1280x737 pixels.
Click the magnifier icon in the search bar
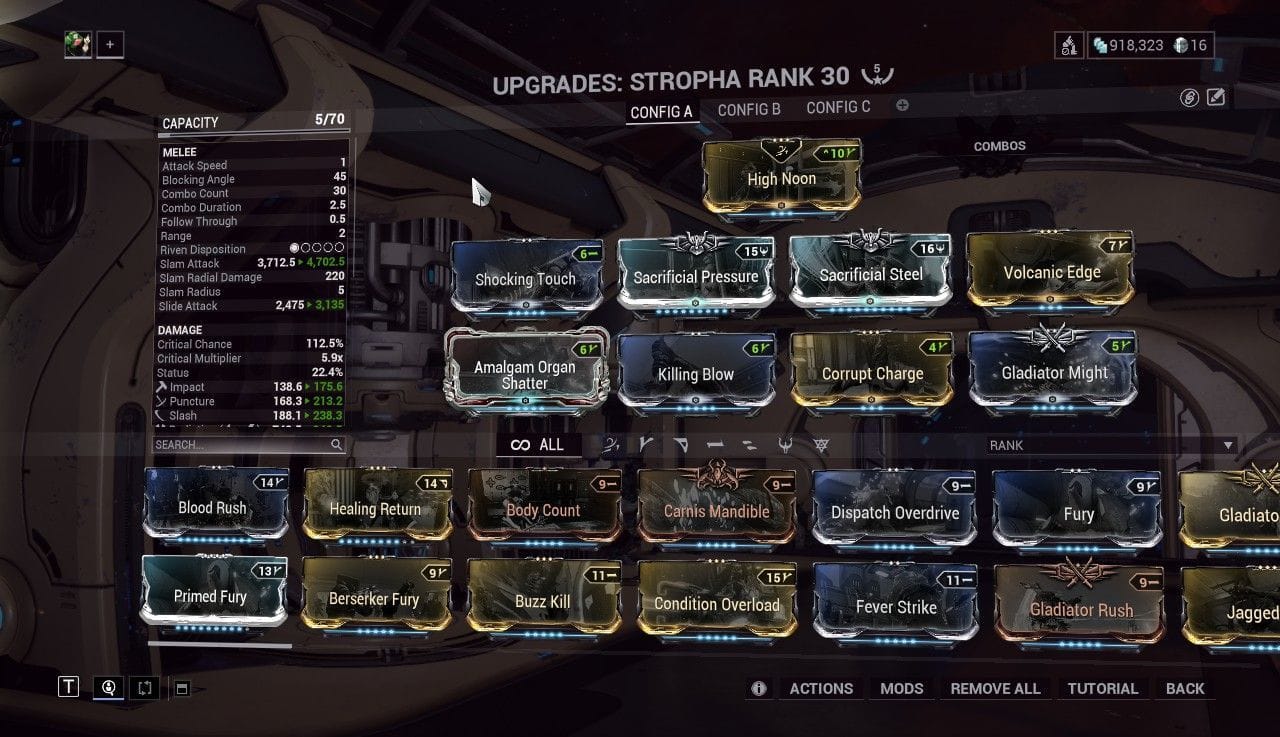coord(336,444)
